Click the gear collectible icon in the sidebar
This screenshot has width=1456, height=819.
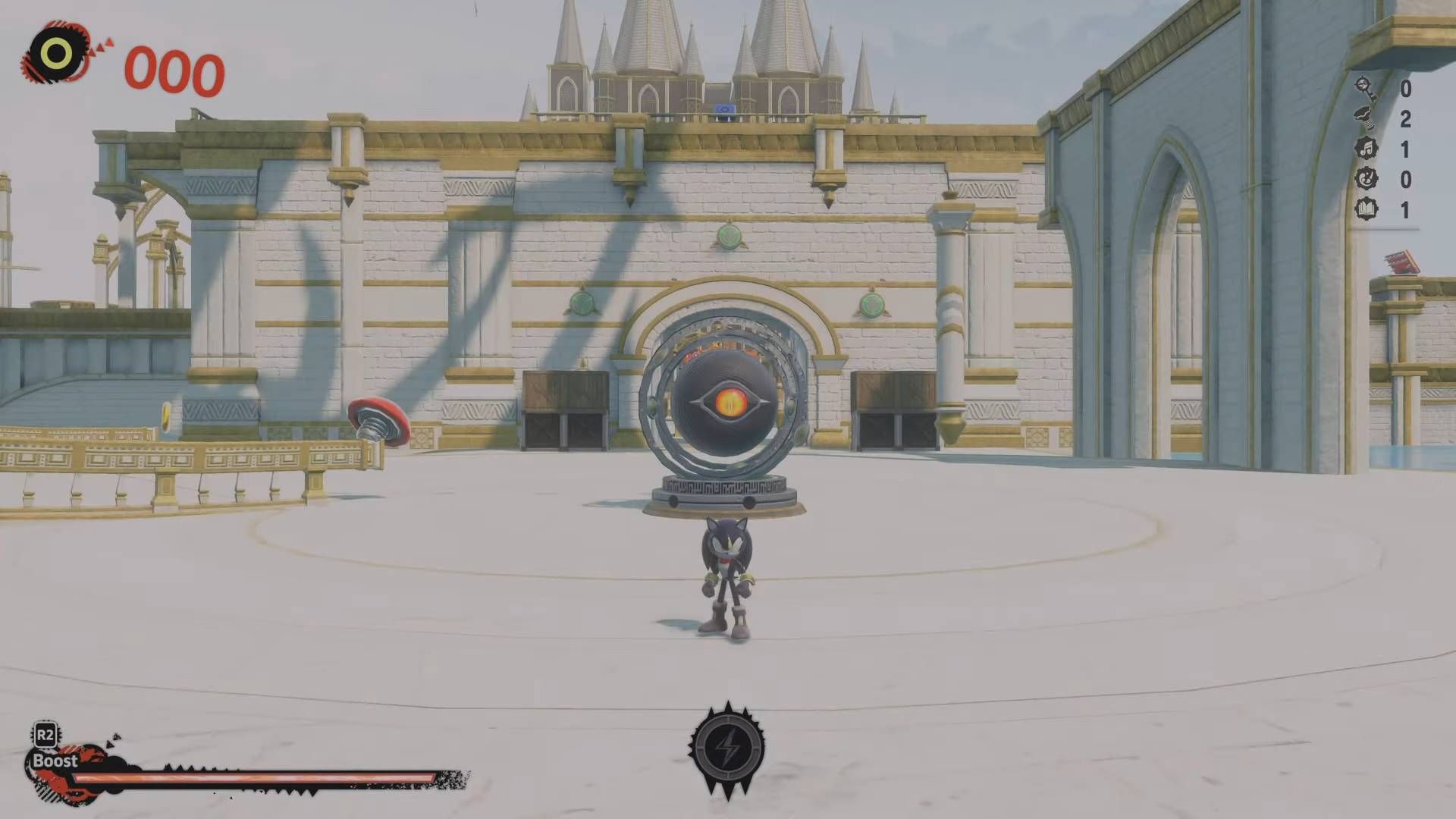1365,177
